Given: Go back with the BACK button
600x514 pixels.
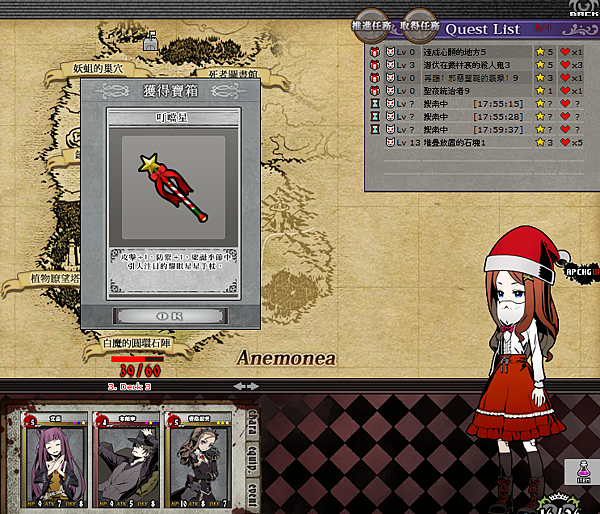Looking at the screenshot, I should click(581, 12).
